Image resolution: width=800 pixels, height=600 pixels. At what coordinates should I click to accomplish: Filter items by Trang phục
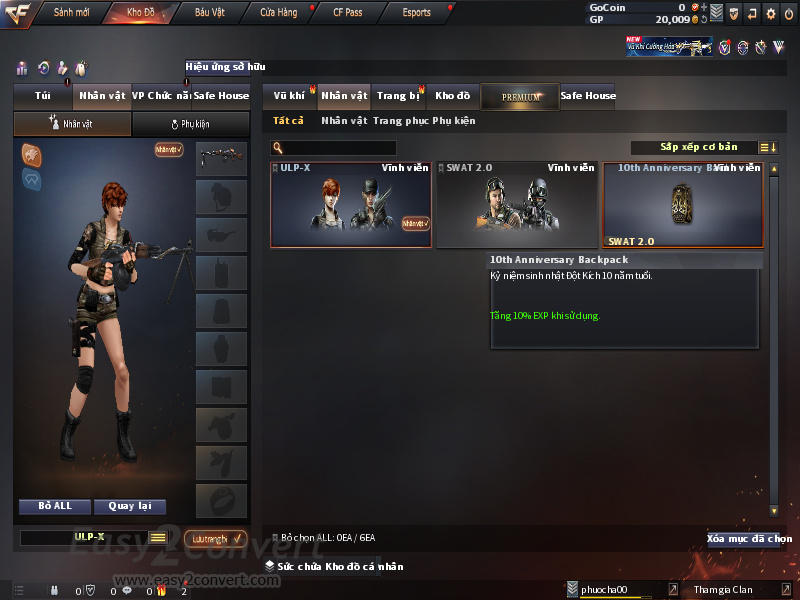pyautogui.click(x=400, y=121)
